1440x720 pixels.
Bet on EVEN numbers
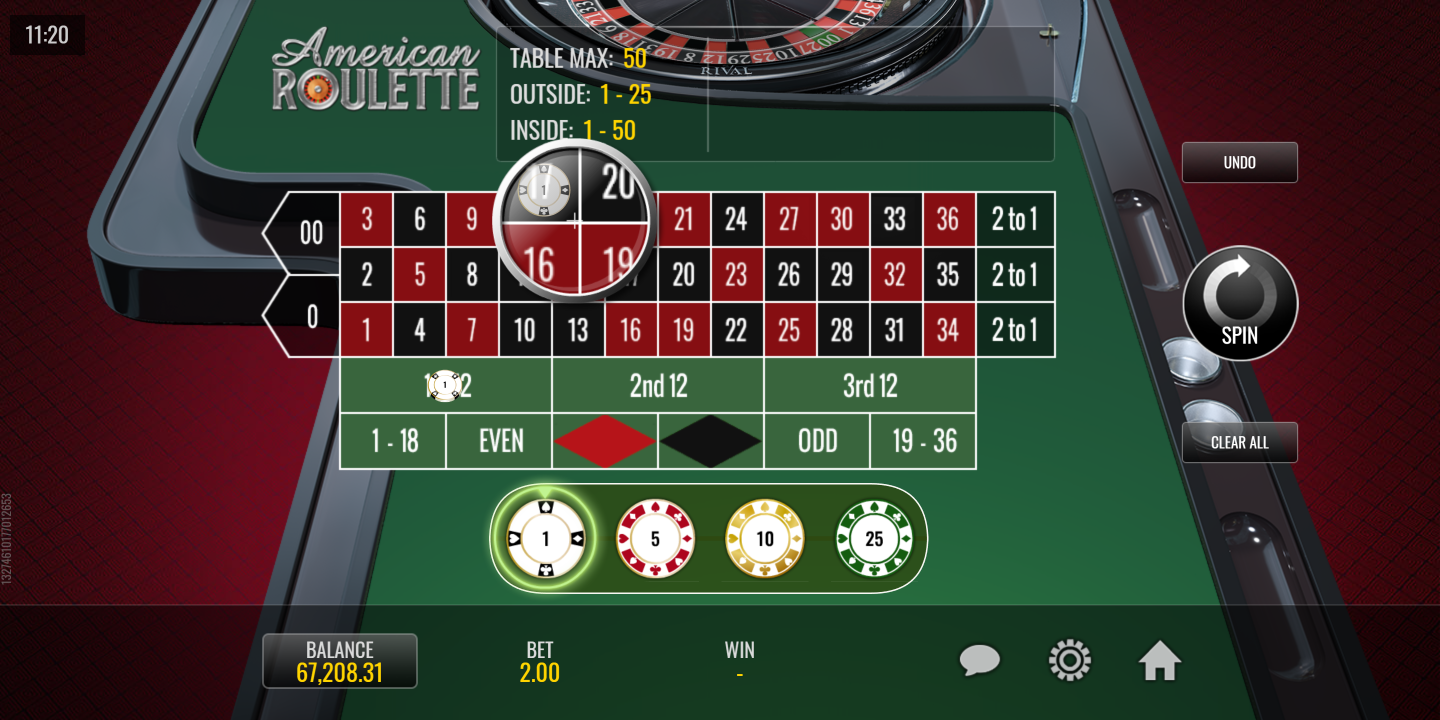[500, 441]
